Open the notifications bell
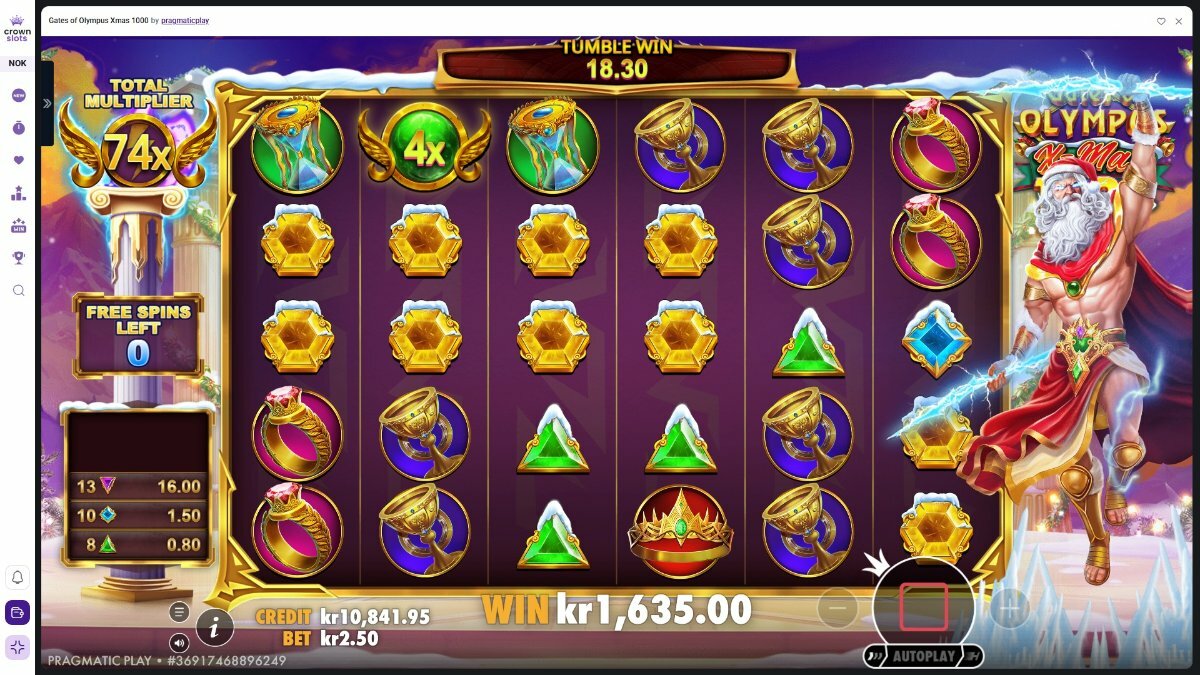Image resolution: width=1200 pixels, height=675 pixels. click(x=18, y=577)
